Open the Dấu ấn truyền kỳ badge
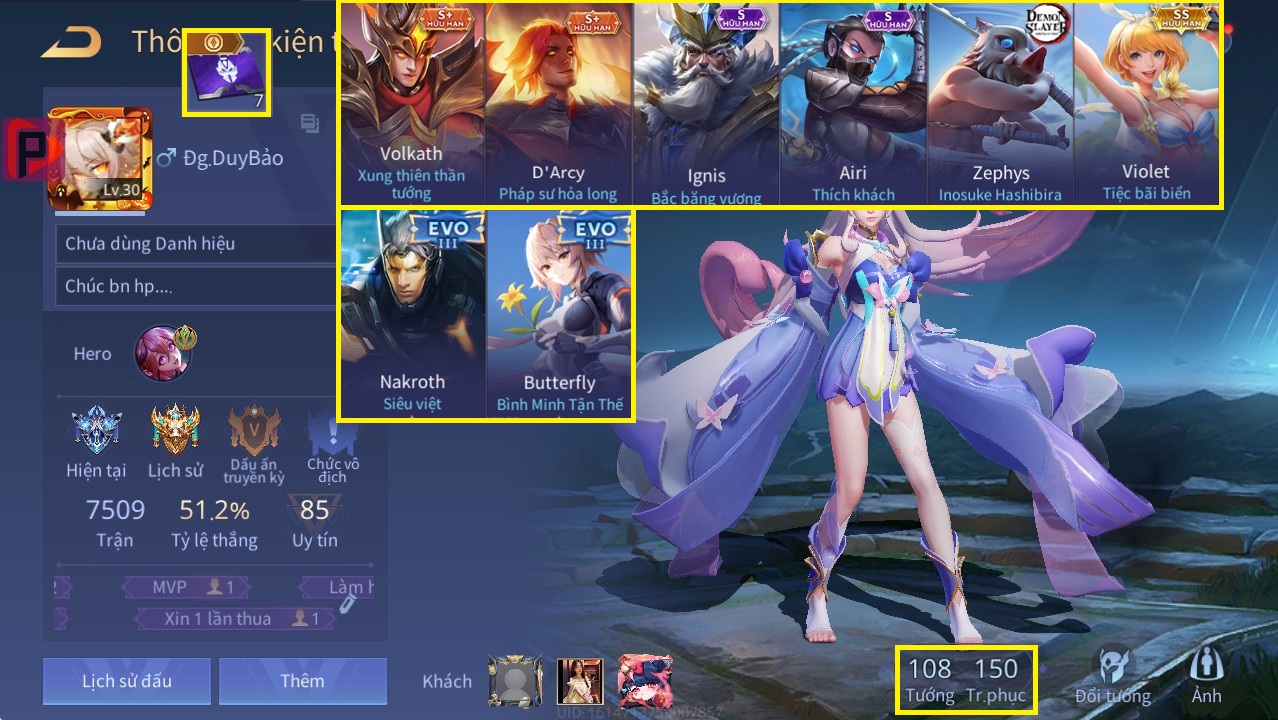 coord(253,430)
